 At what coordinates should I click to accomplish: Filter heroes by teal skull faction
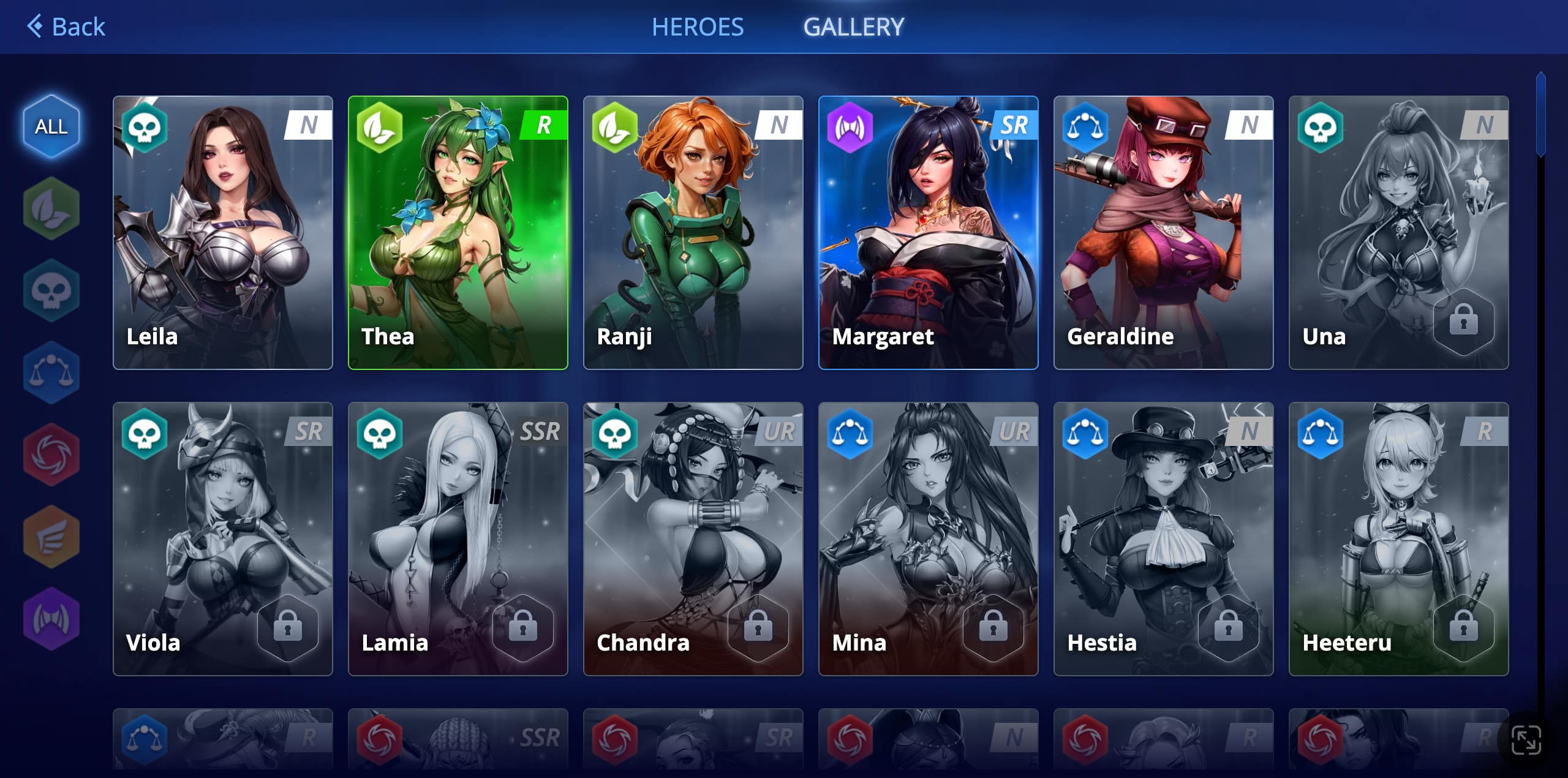(x=51, y=290)
